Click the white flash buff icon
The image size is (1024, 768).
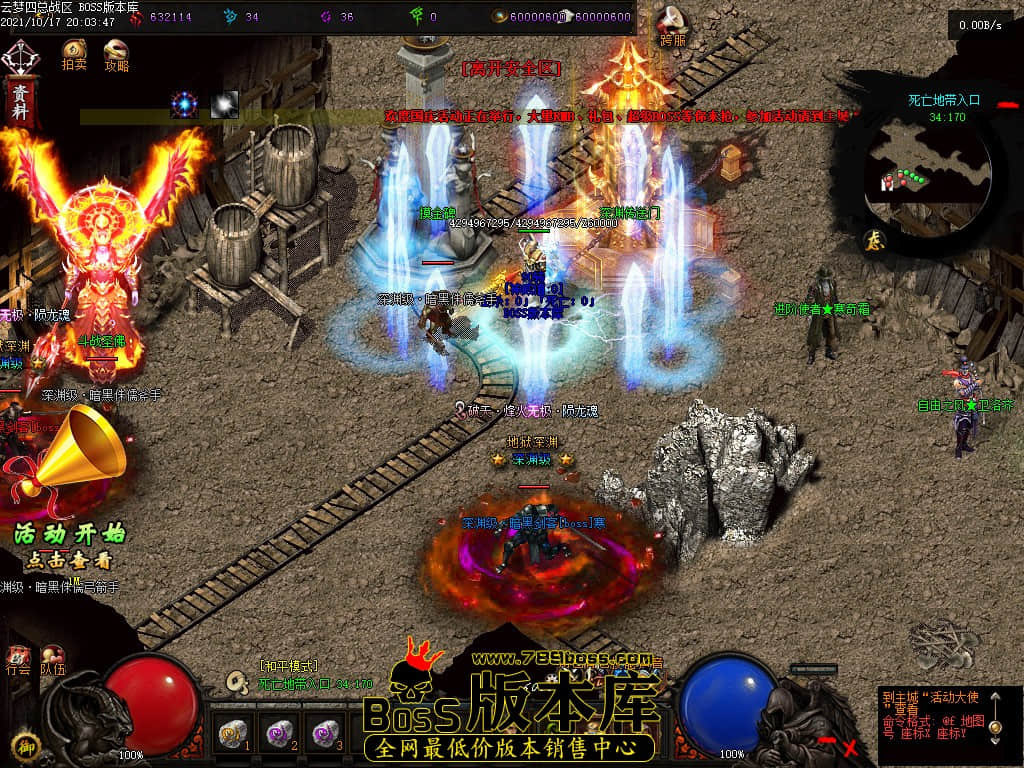pyautogui.click(x=224, y=103)
